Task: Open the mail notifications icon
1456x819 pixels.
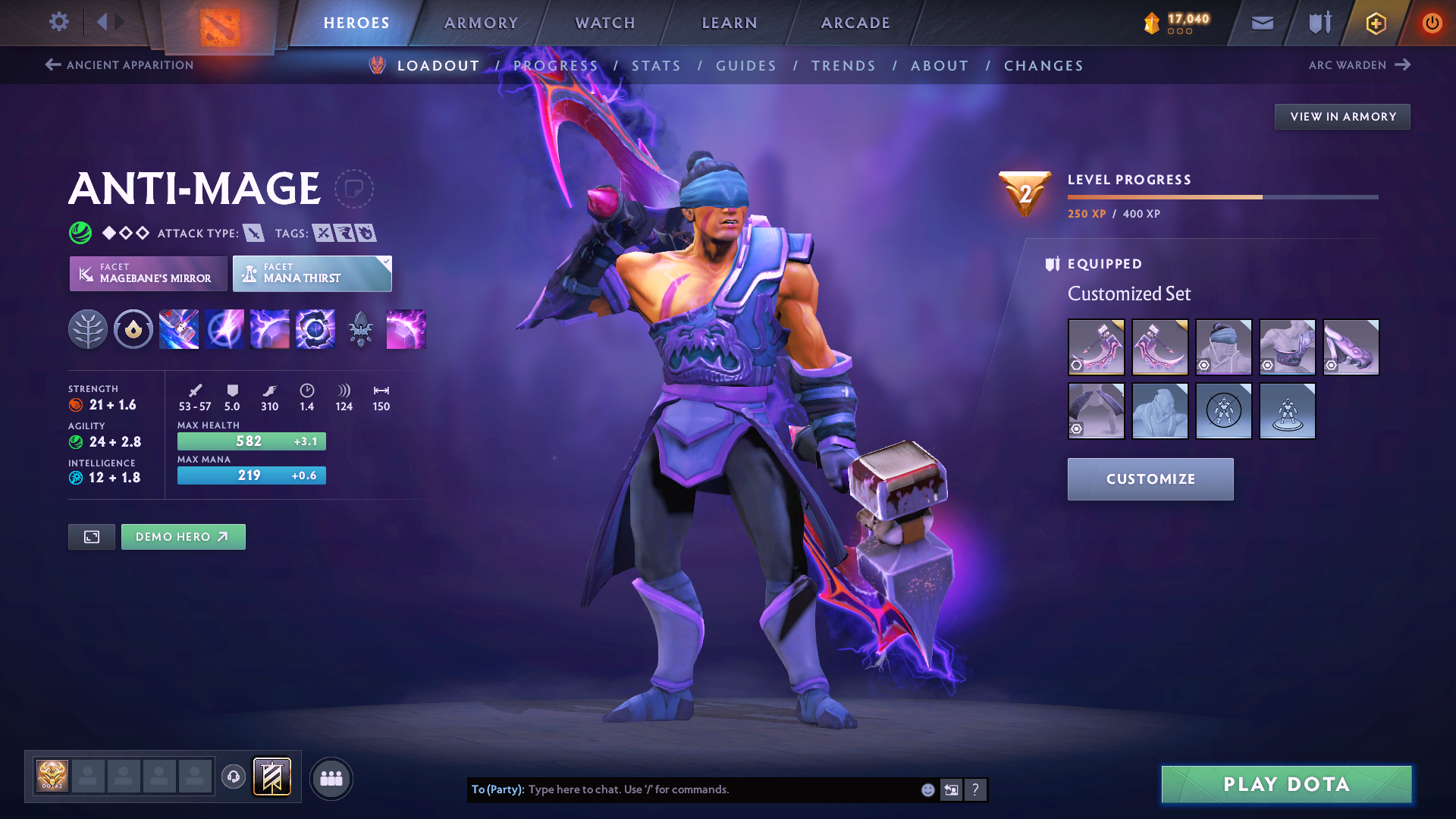Action: point(1262,22)
